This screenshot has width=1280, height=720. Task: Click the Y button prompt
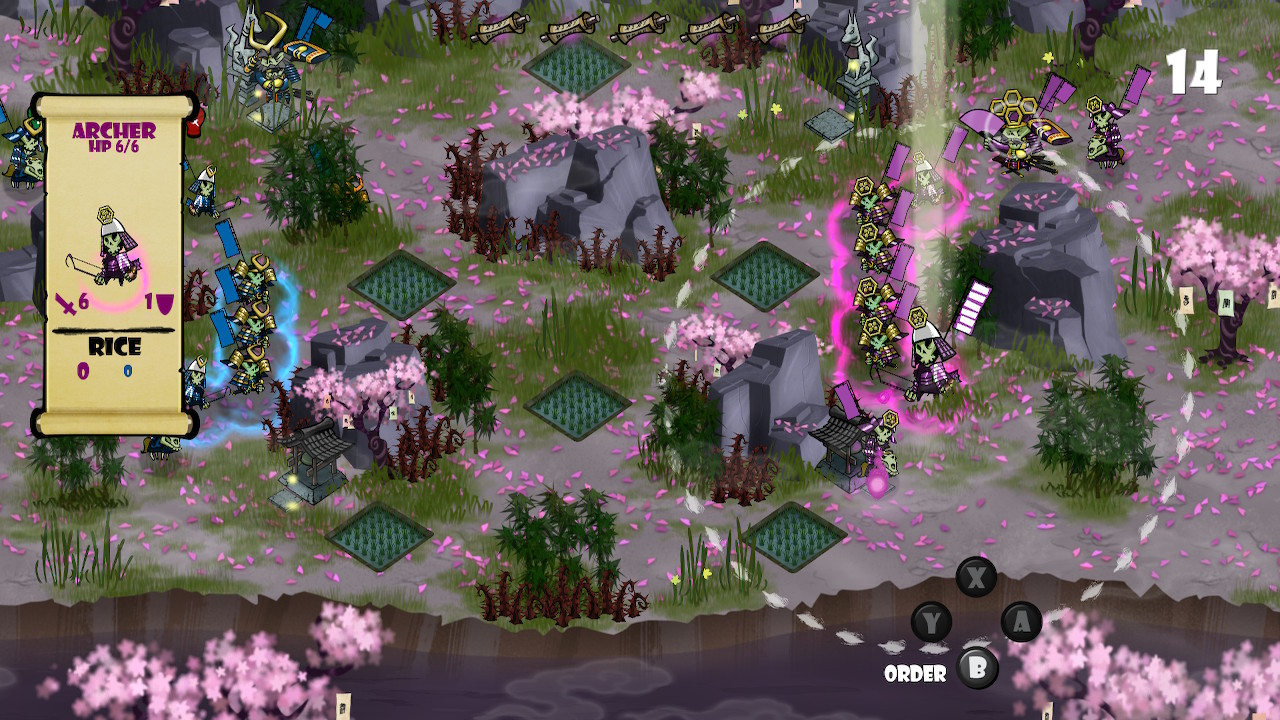click(x=931, y=624)
